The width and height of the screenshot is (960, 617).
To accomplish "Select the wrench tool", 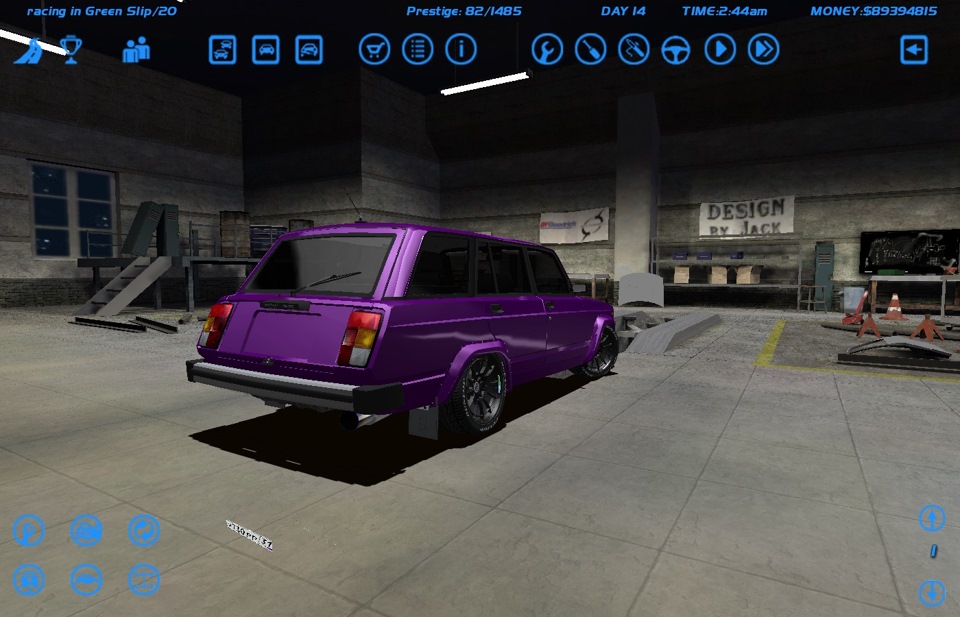I will 547,49.
